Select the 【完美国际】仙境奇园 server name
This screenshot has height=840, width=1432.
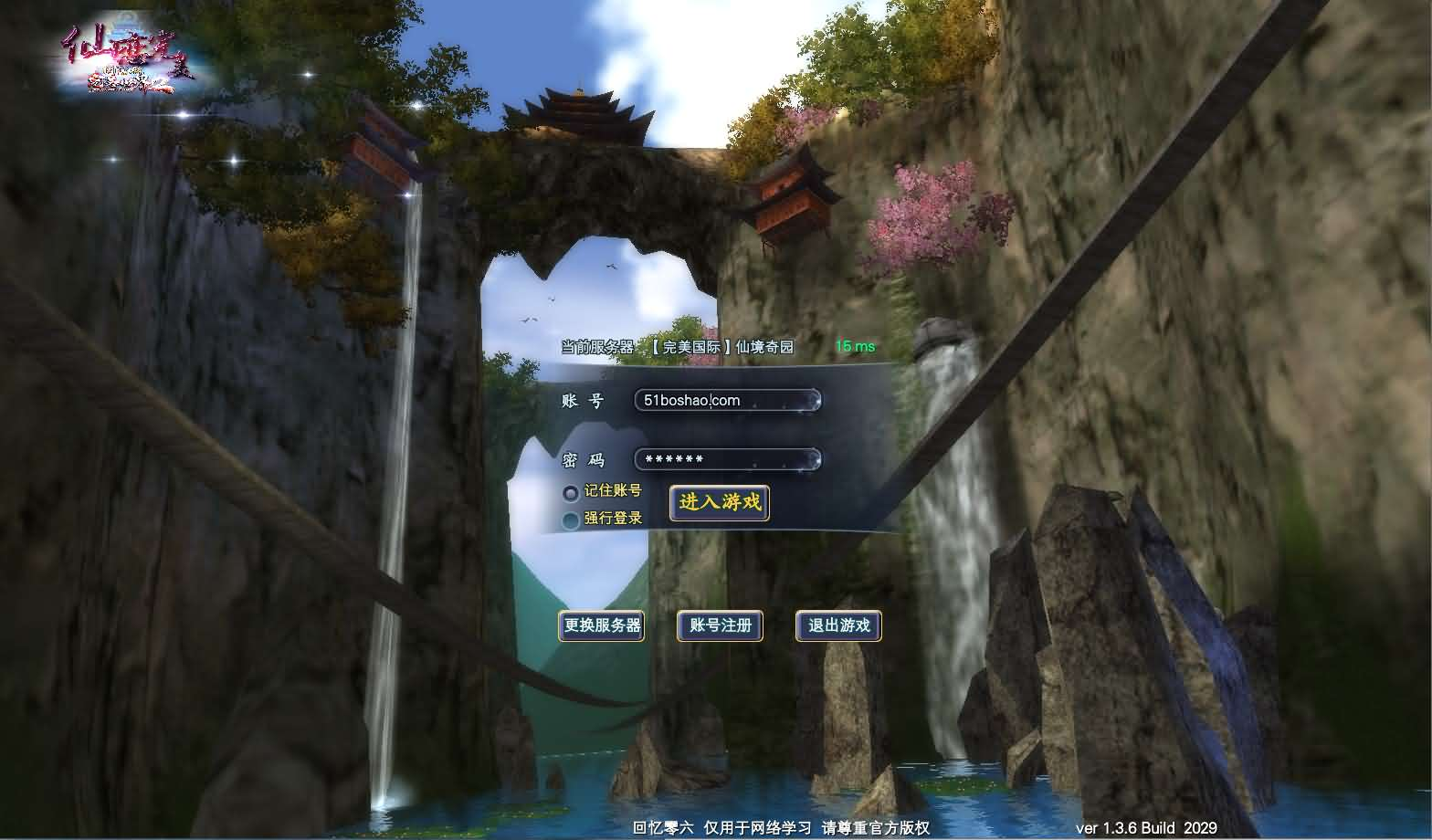[x=724, y=347]
